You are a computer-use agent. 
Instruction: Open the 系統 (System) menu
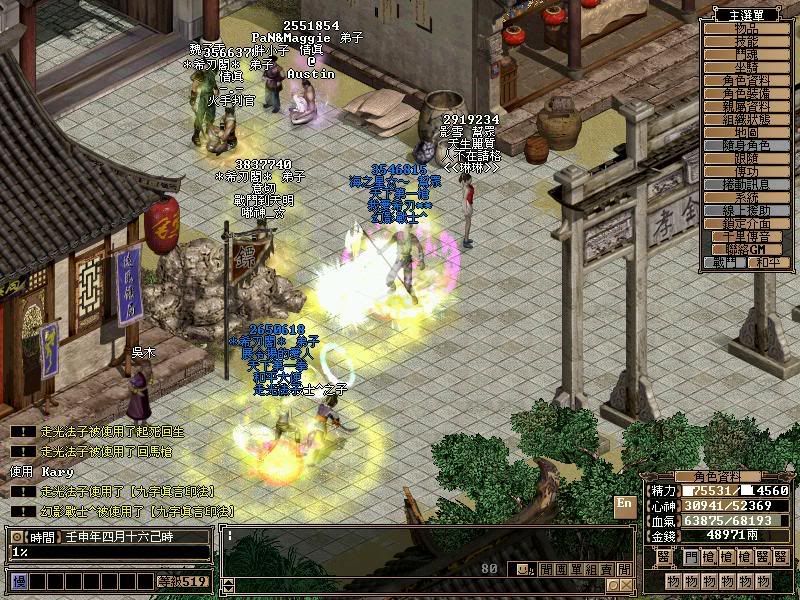(747, 198)
